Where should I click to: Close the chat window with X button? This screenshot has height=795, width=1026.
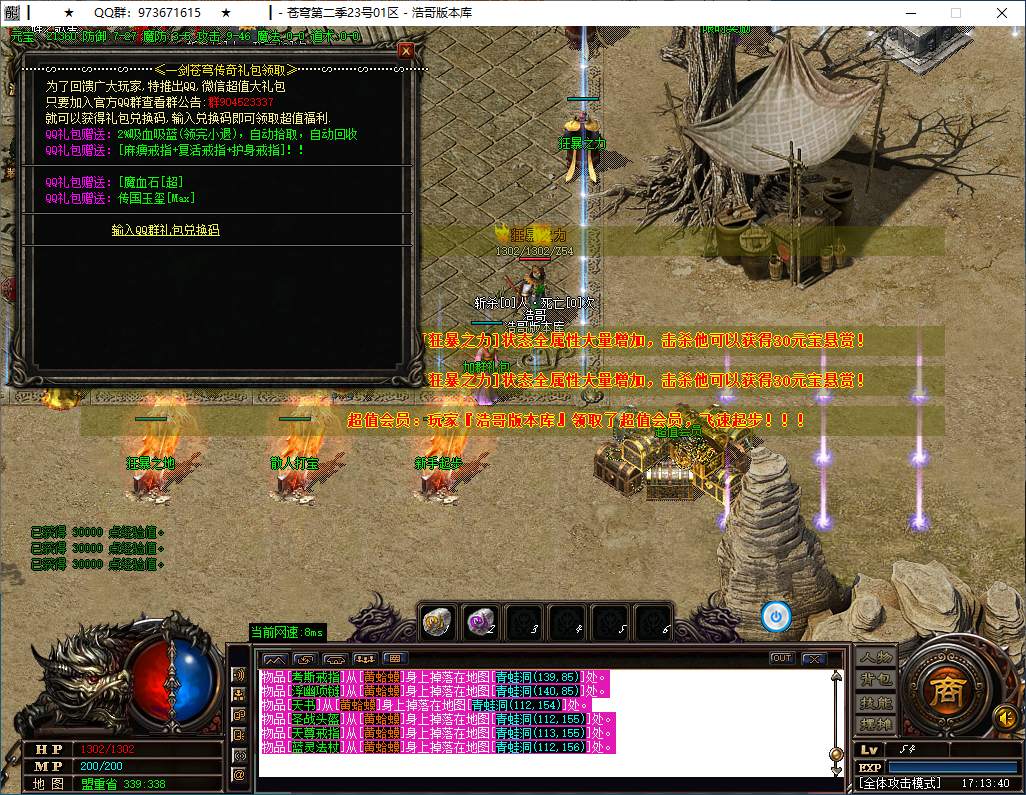coord(813,658)
